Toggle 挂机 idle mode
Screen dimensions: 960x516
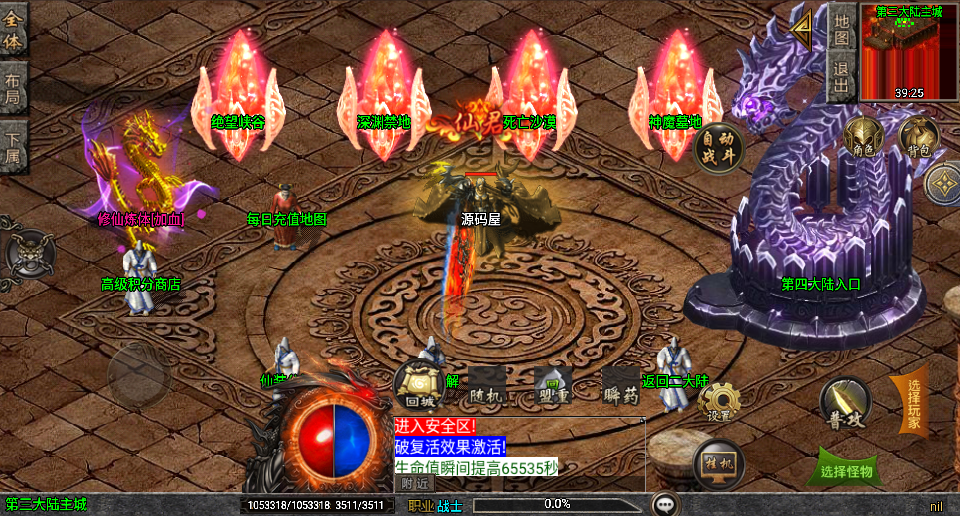(x=717, y=463)
